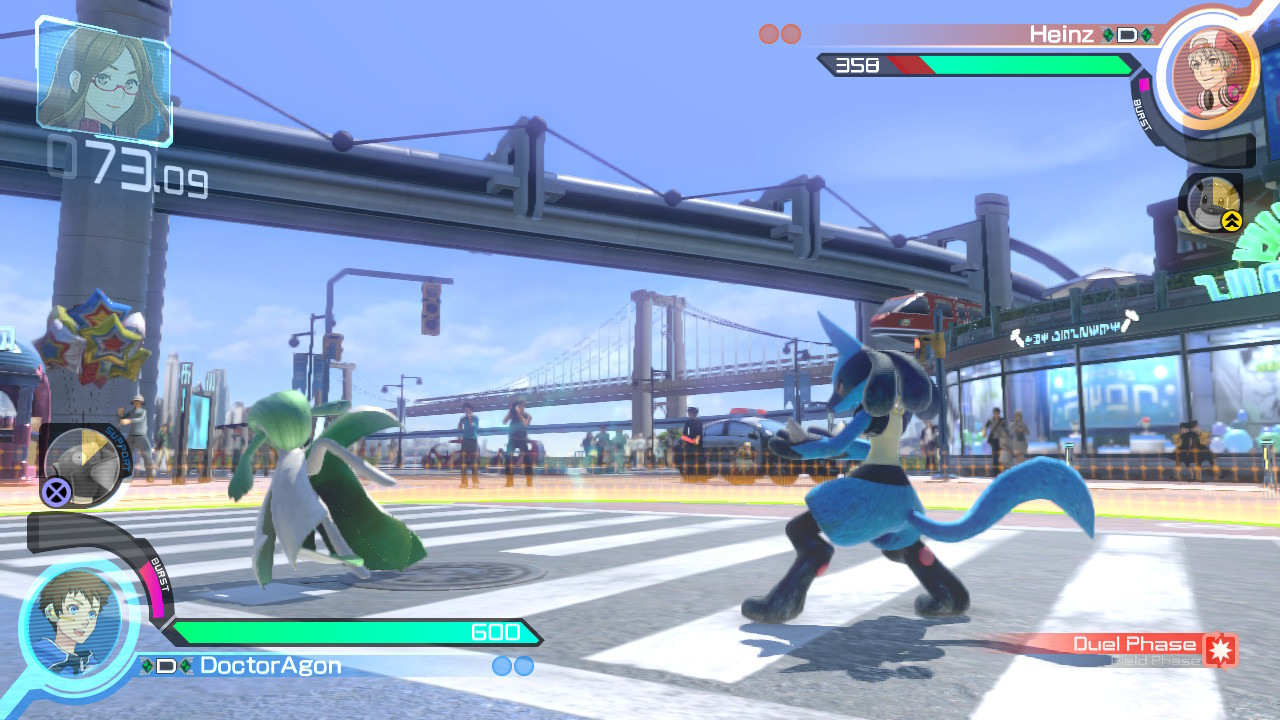Toggle the second round pip above Heinz's bar
This screenshot has width=1280, height=720.
pyautogui.click(x=791, y=33)
